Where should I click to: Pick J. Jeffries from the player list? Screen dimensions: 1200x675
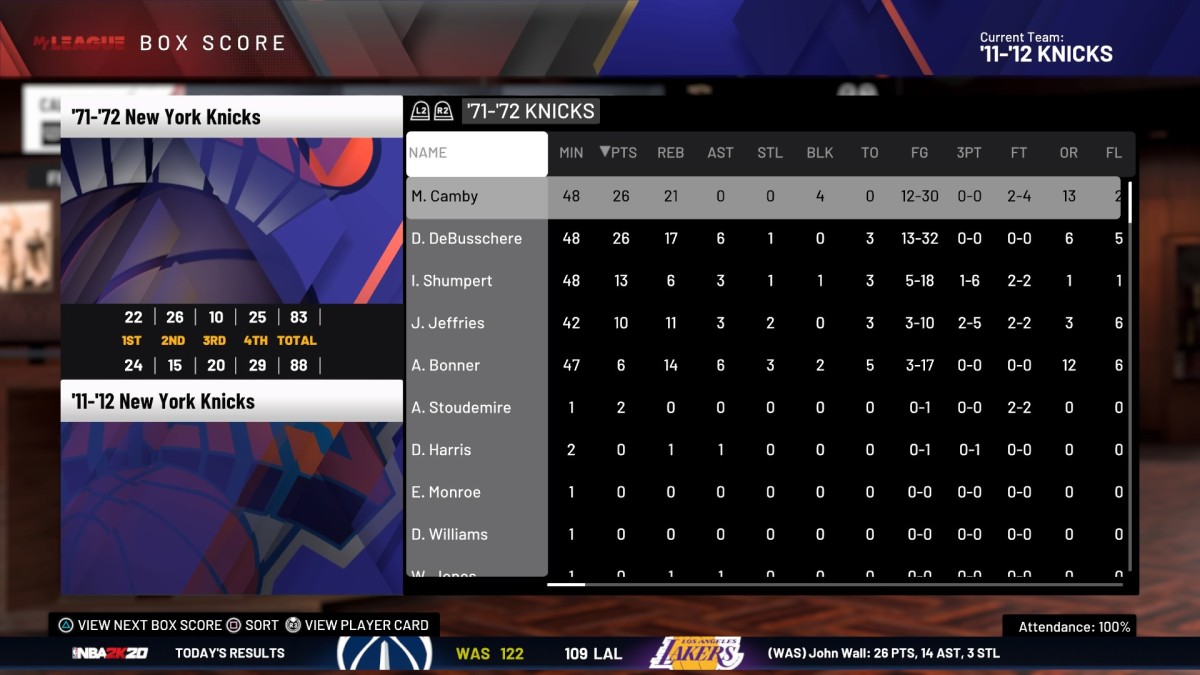(x=448, y=323)
